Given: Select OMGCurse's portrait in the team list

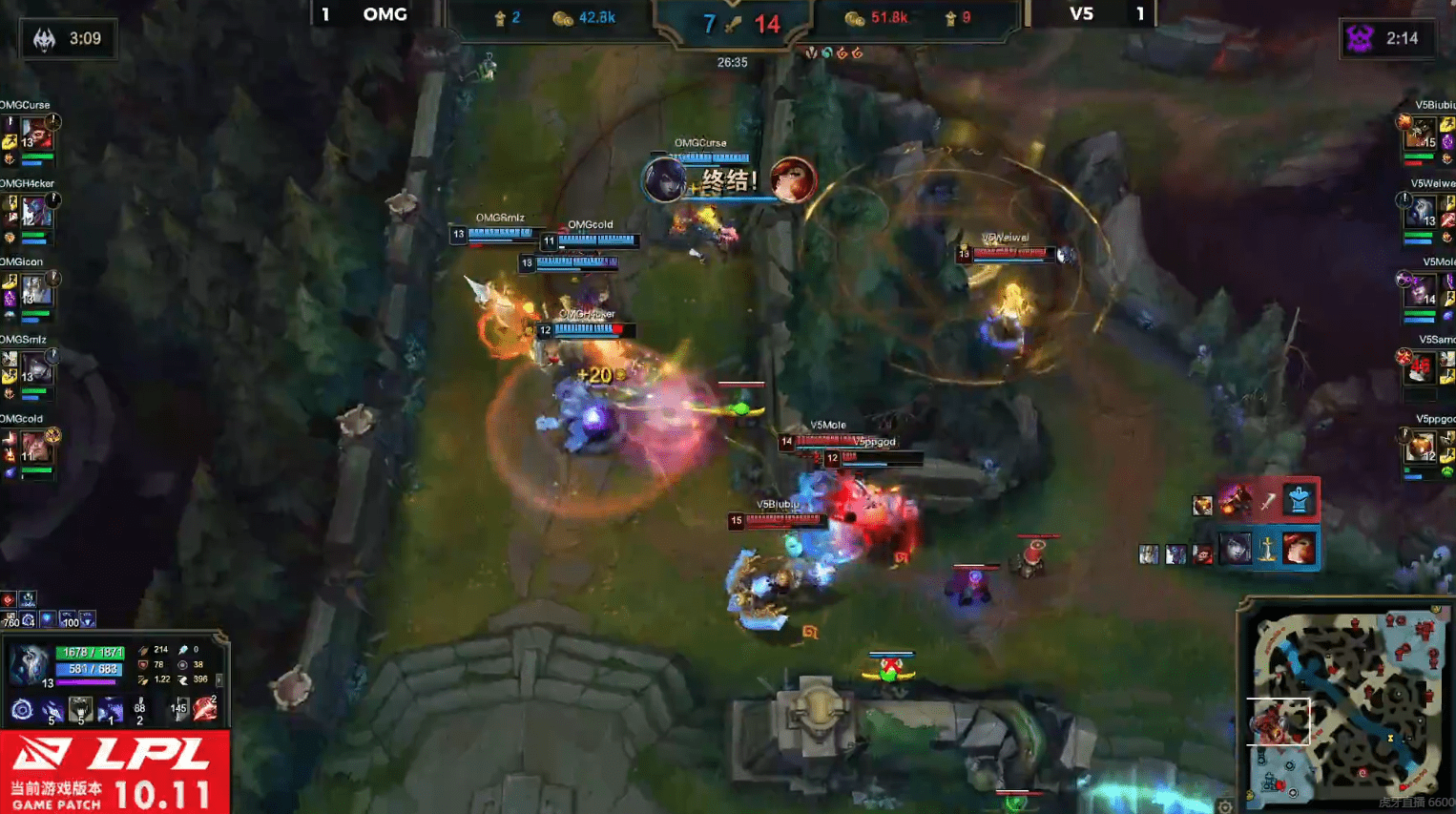Looking at the screenshot, I should tap(35, 133).
